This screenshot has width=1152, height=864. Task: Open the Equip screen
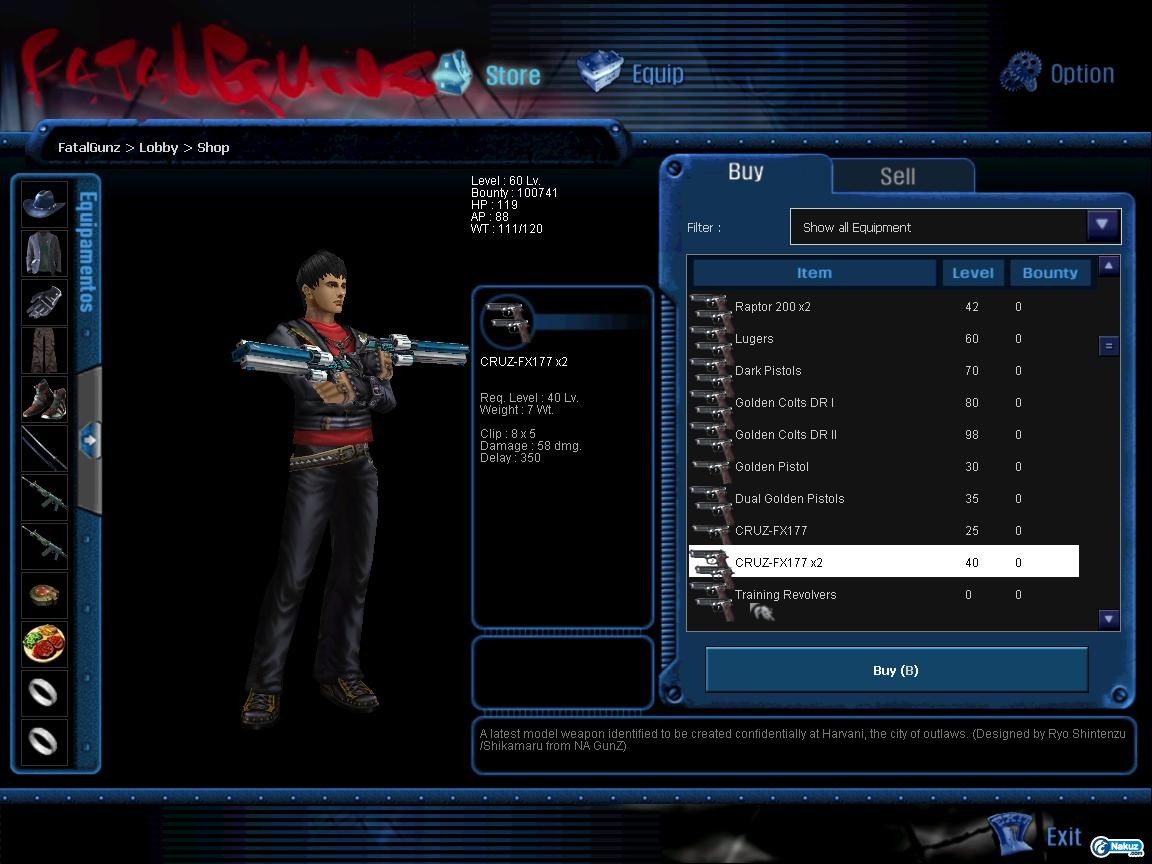click(632, 74)
